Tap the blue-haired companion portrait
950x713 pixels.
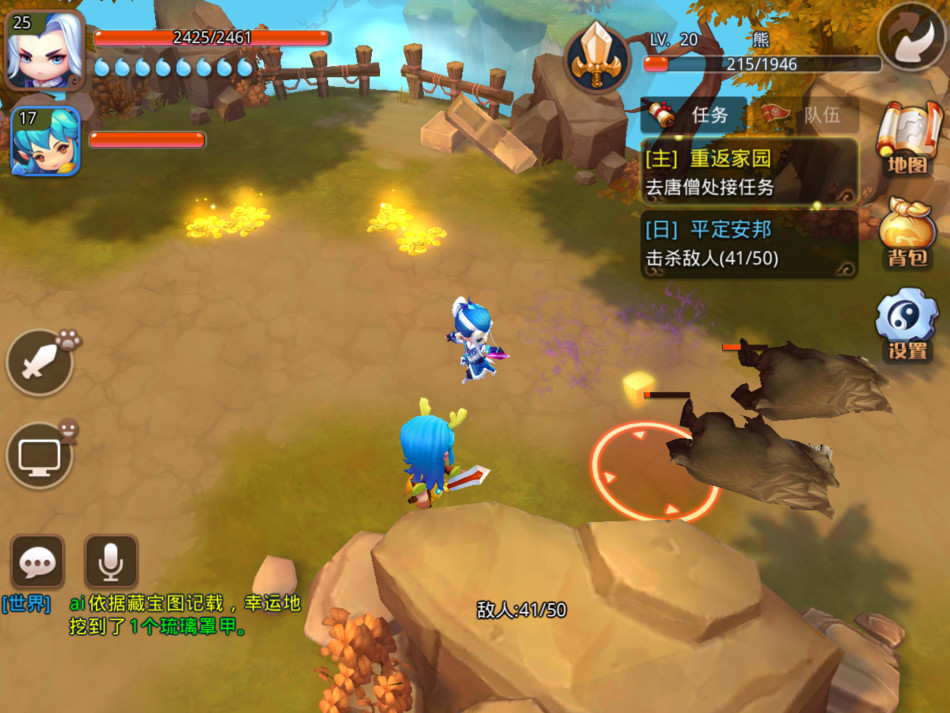point(45,141)
